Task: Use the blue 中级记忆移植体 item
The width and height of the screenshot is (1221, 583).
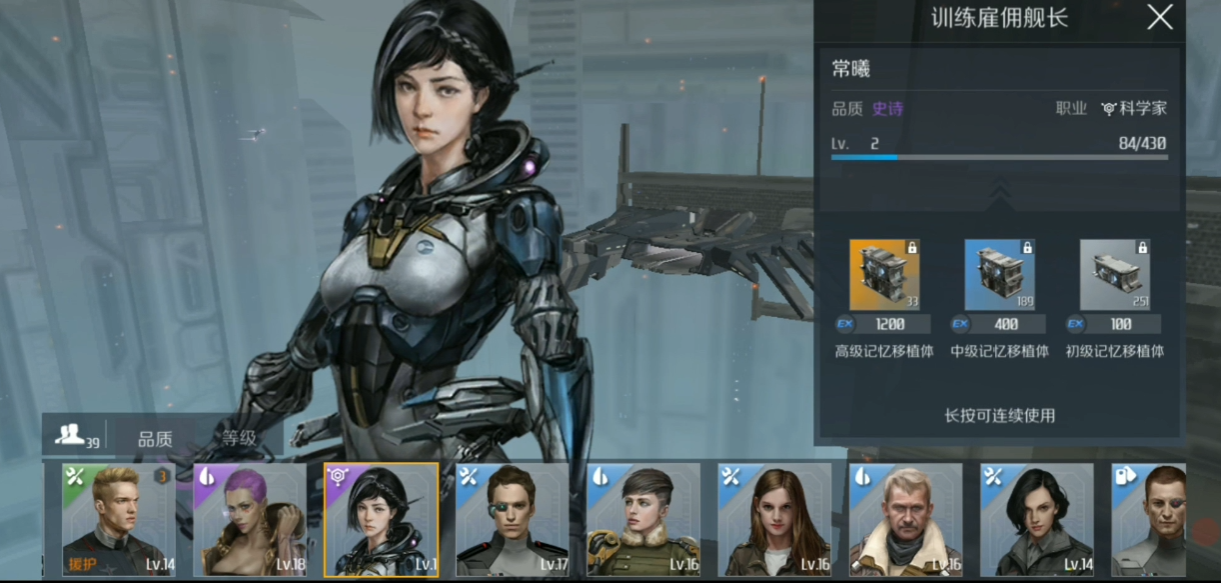Action: [999, 275]
